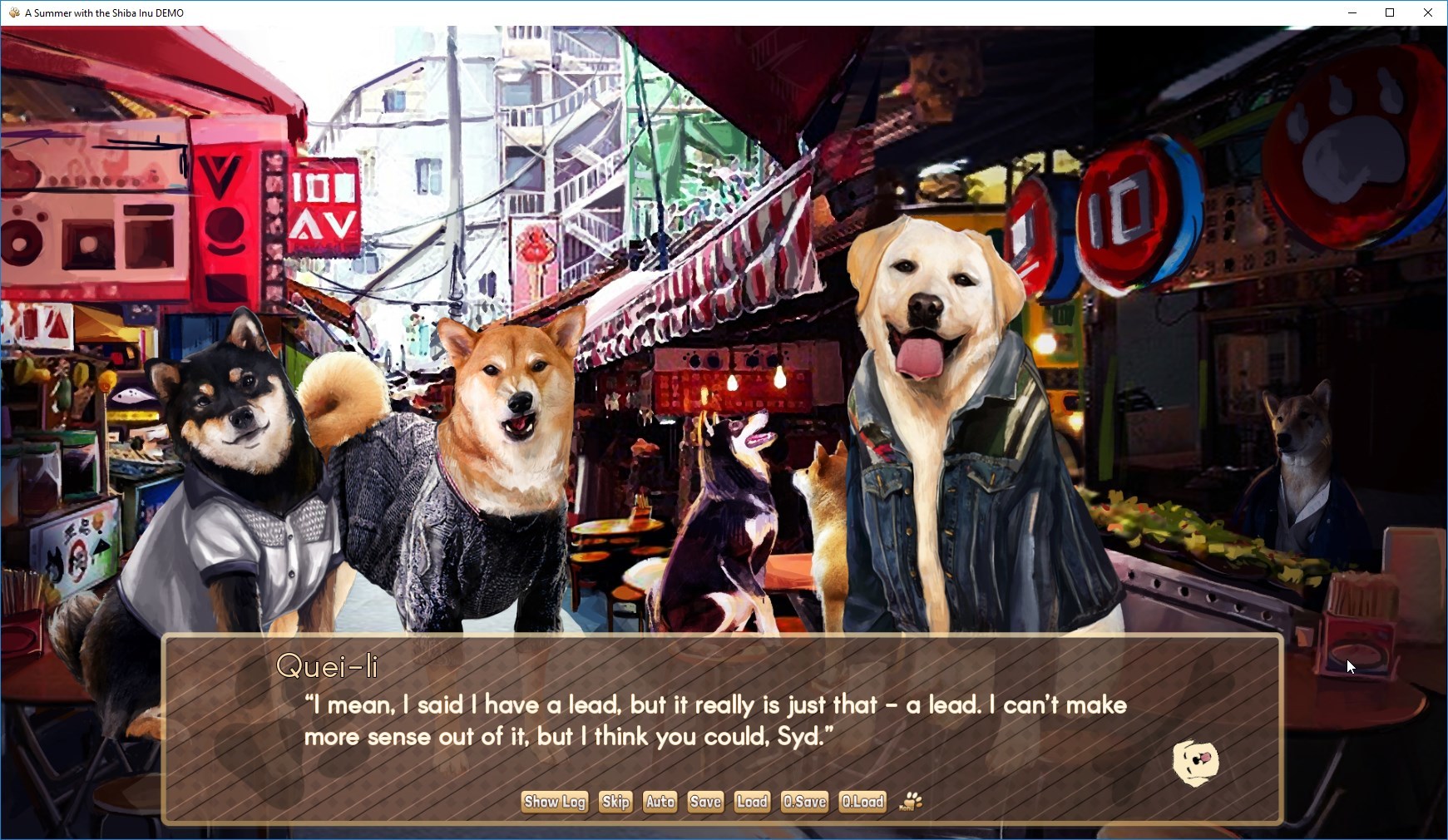Open the Load screen
Screen dimensions: 1448x840
751,802
